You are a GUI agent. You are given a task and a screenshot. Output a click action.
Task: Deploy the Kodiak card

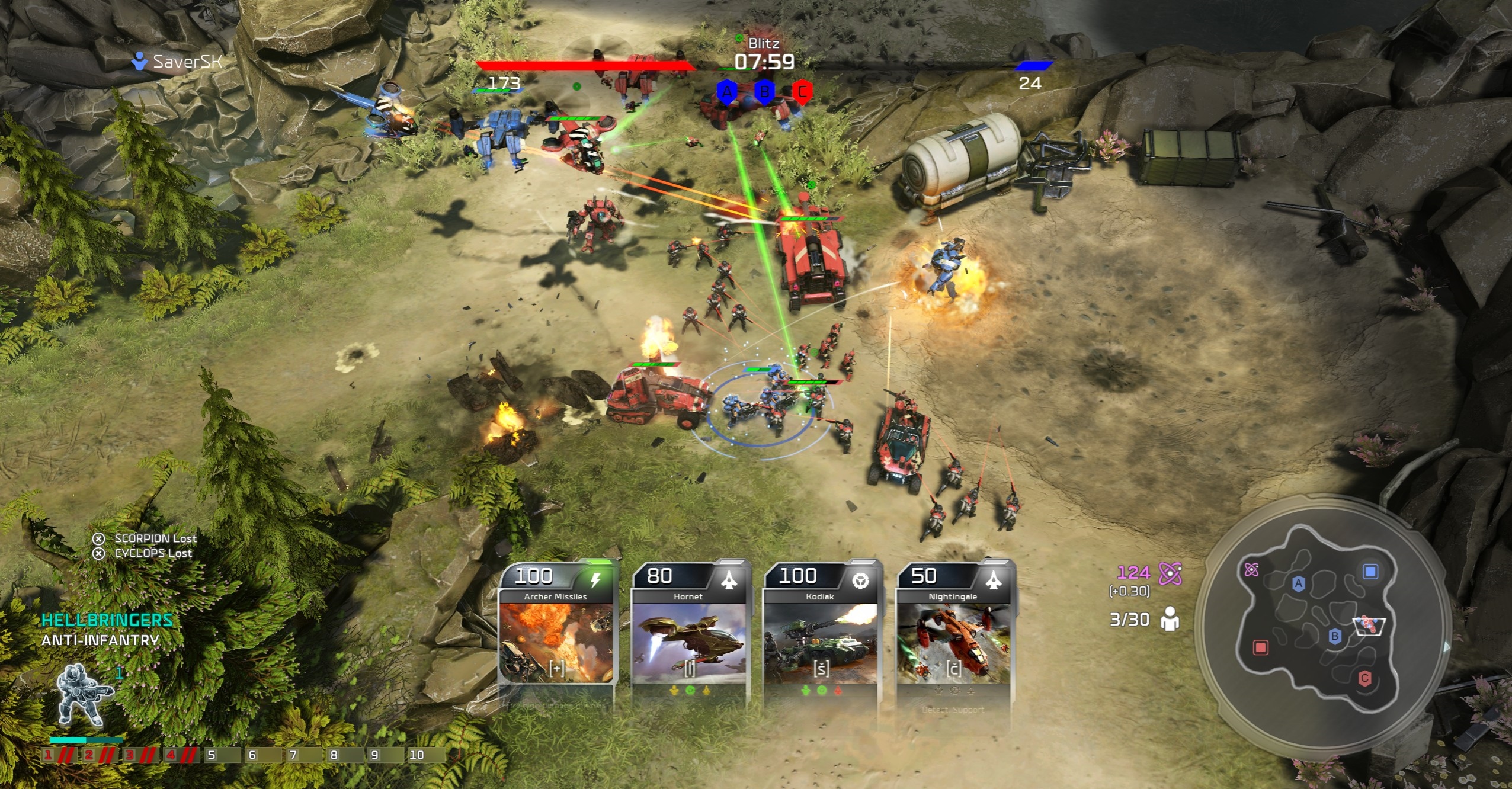tap(821, 634)
